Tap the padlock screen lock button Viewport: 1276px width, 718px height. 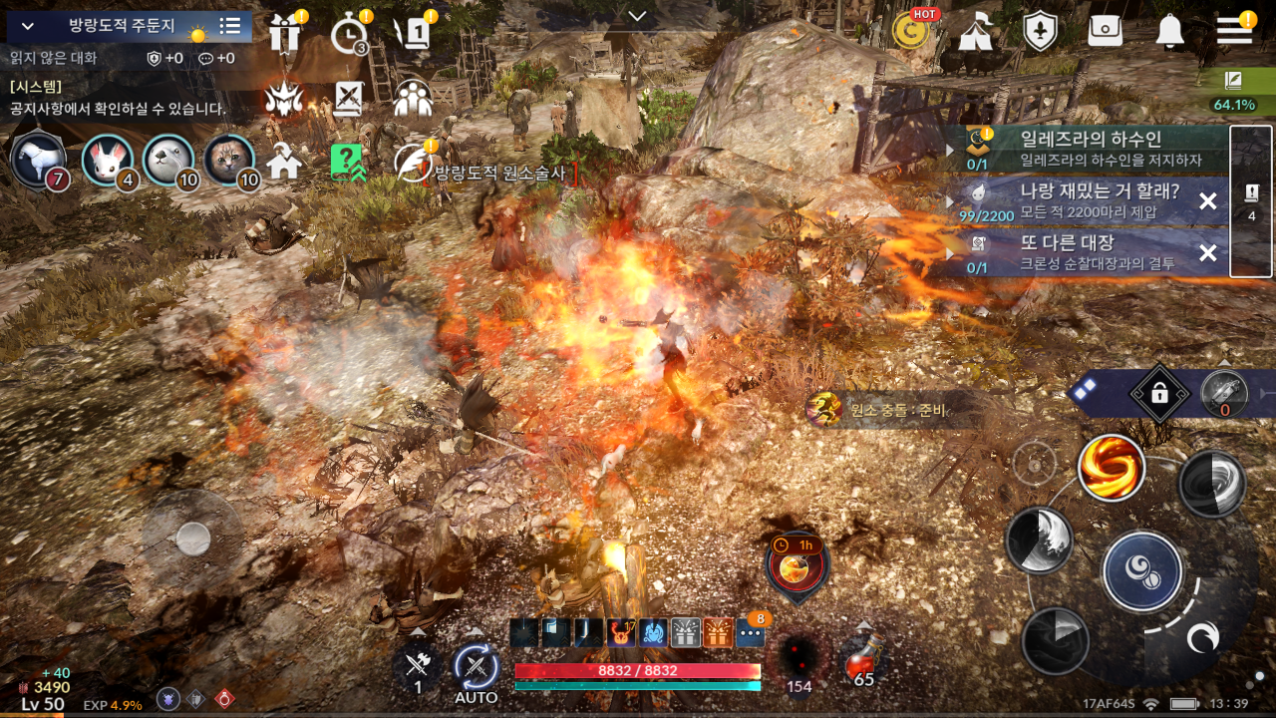click(1159, 394)
